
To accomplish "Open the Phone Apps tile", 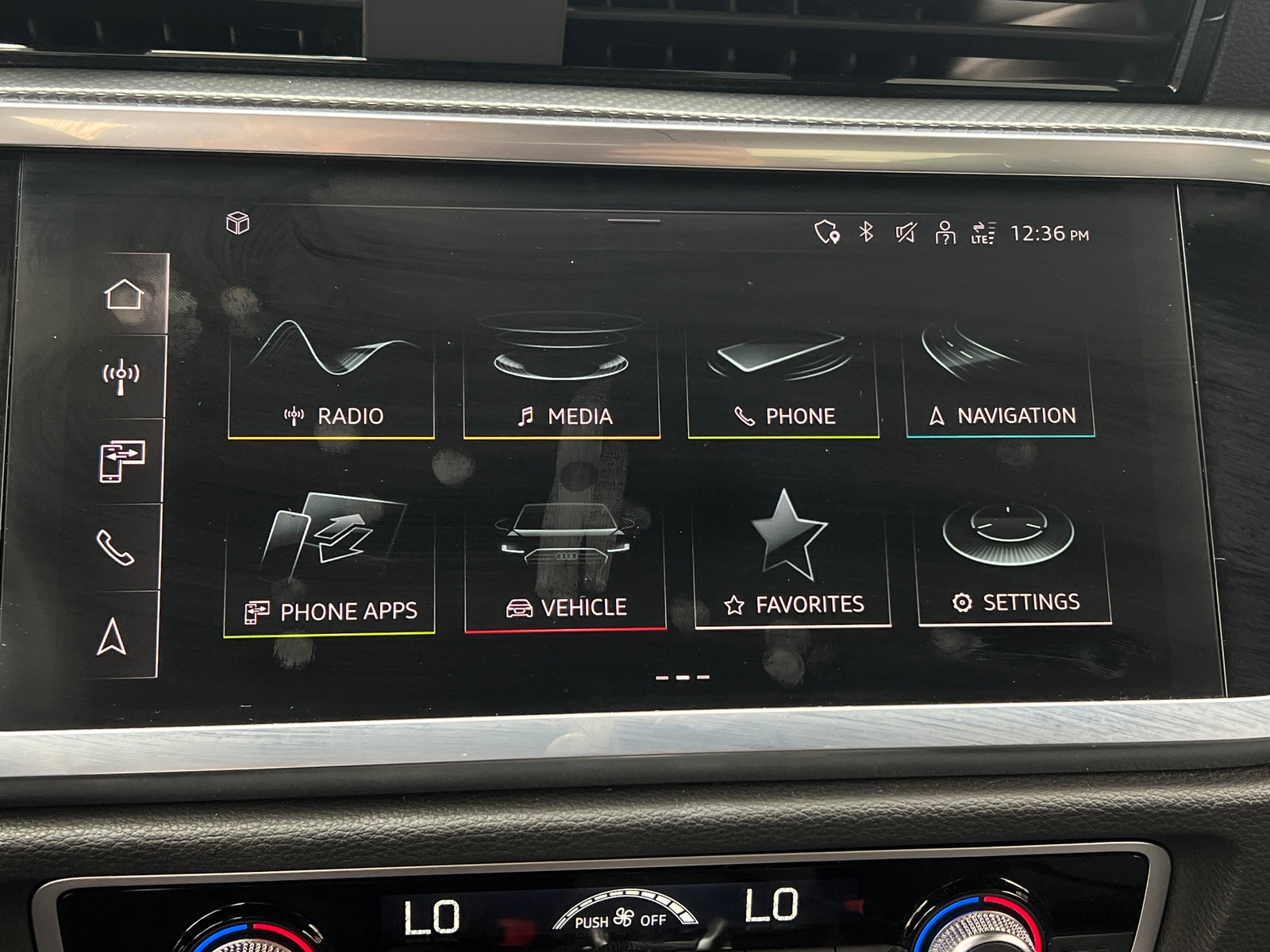I will [x=330, y=564].
